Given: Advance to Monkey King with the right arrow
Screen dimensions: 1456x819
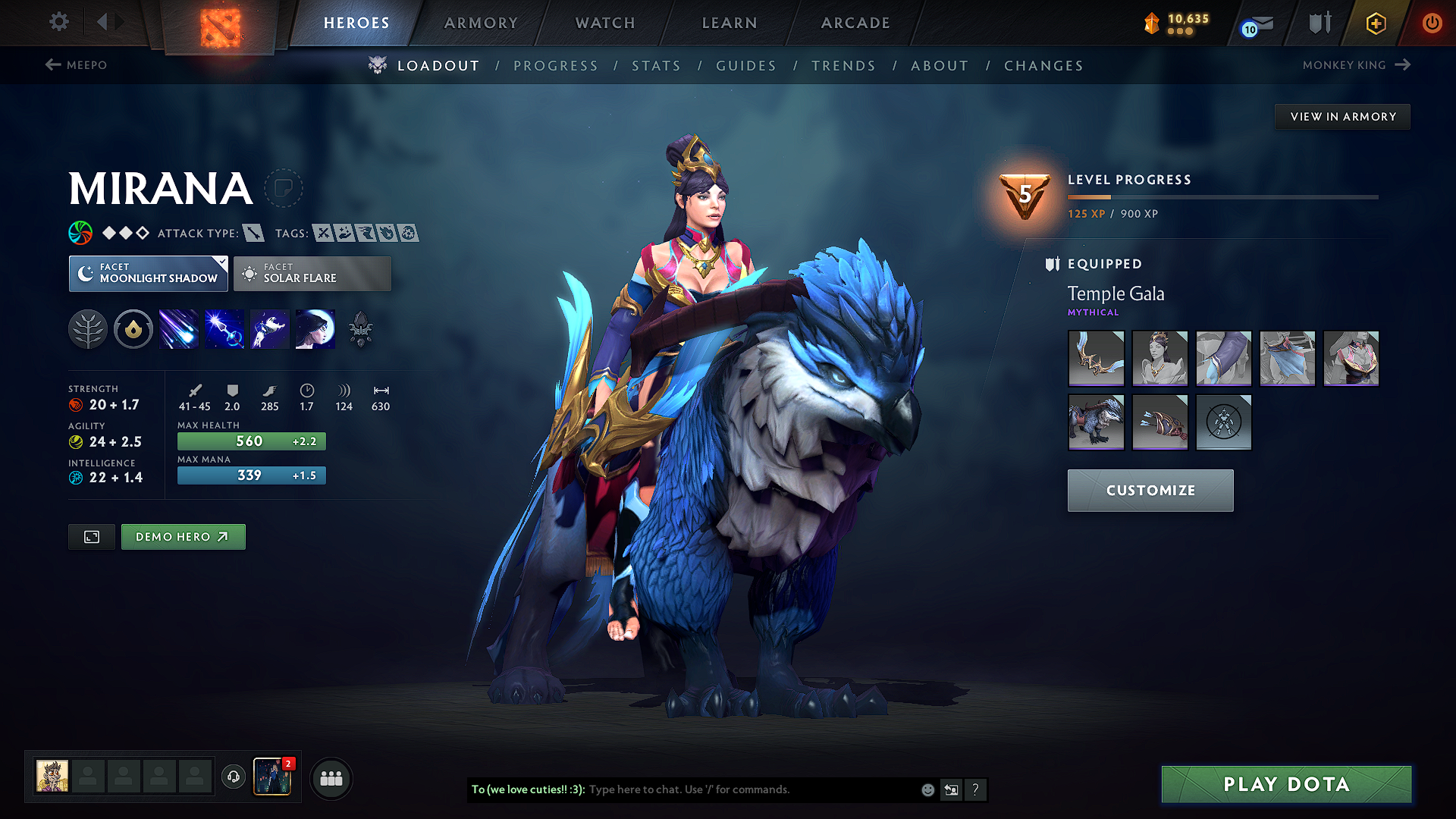Looking at the screenshot, I should (1404, 65).
